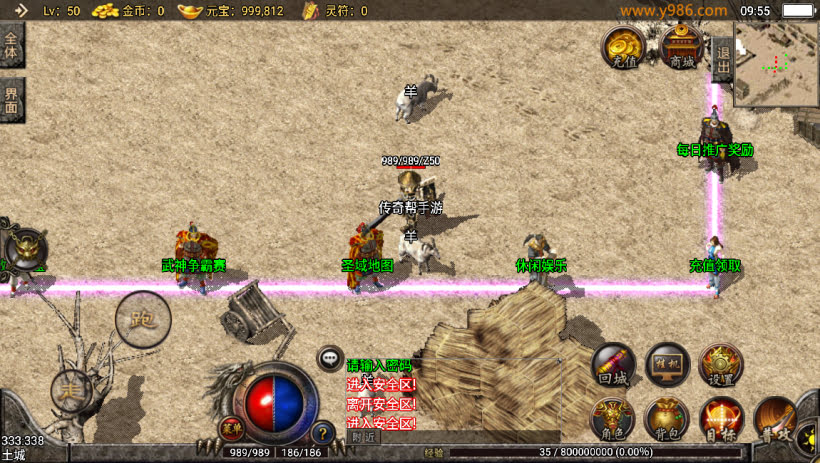Viewport: 820px width, 463px height.
Task: Open the chat speech bubble
Action: point(331,357)
